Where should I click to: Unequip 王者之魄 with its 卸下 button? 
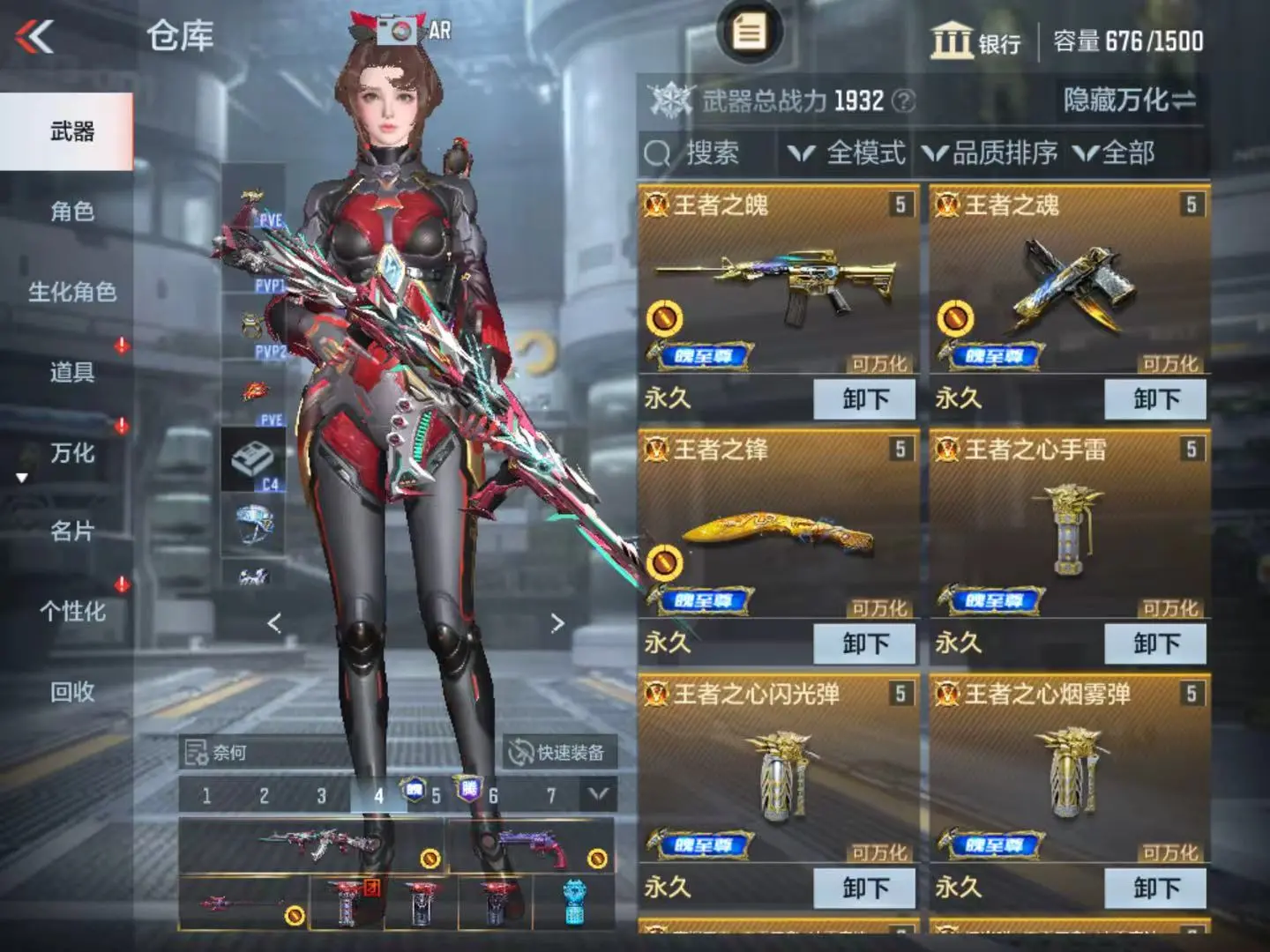864,399
